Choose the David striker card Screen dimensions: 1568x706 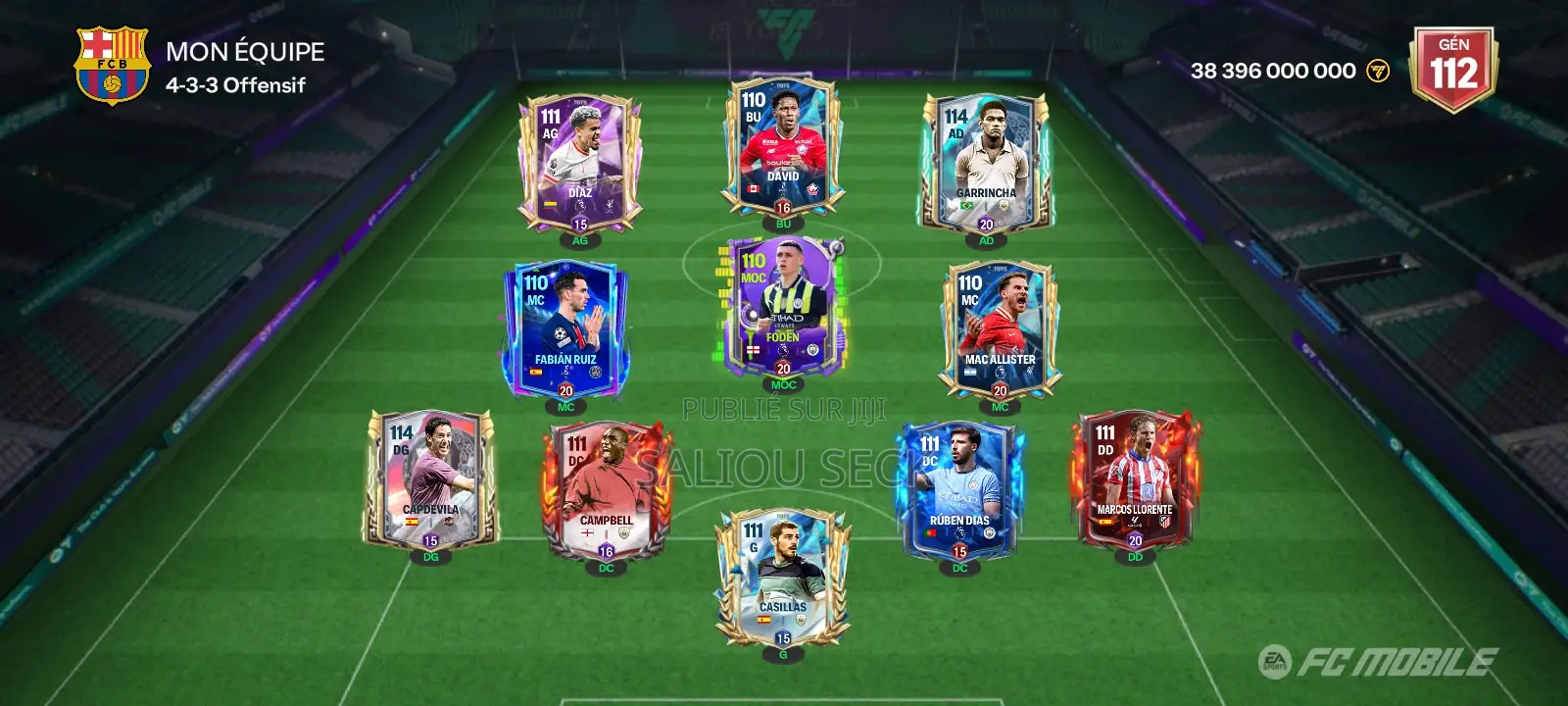coord(783,147)
